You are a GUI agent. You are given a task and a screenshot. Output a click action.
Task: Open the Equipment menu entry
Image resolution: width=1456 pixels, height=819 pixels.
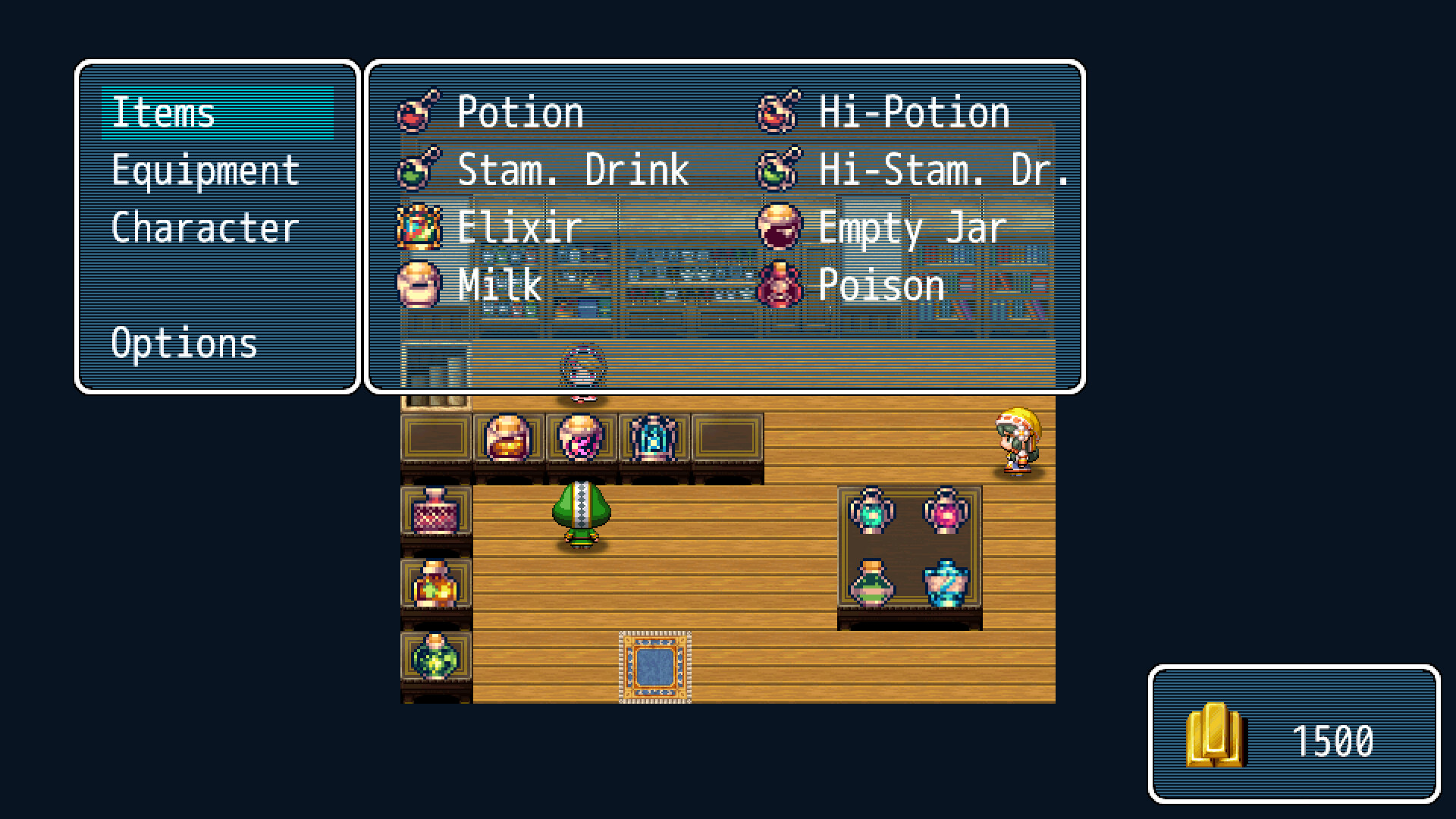click(205, 170)
